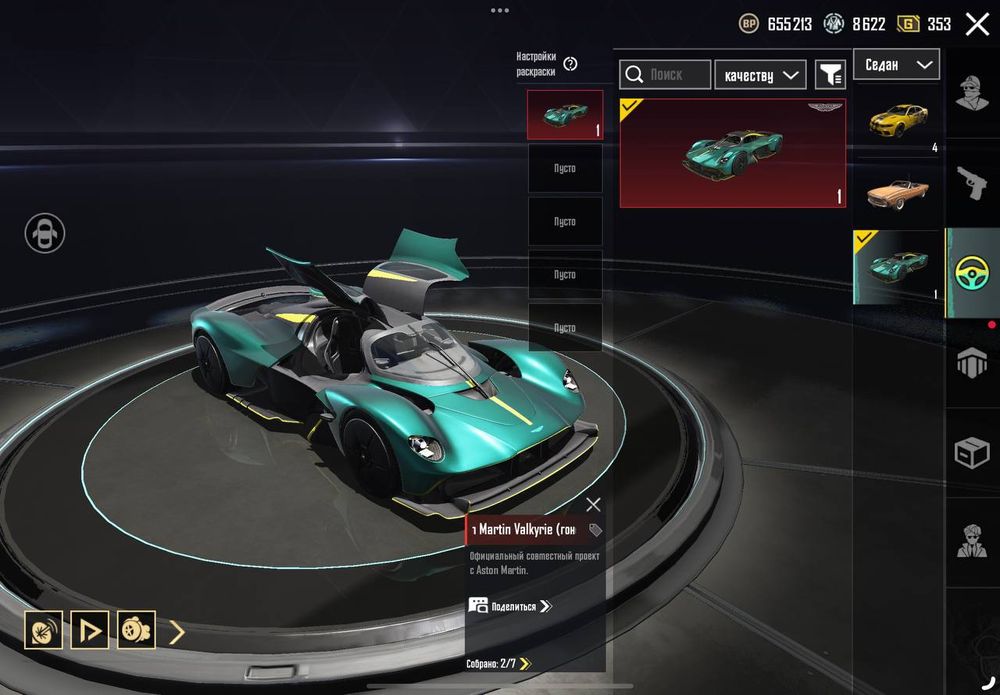
Task: Expand the Седан vehicle type dropdown
Action: coord(896,65)
